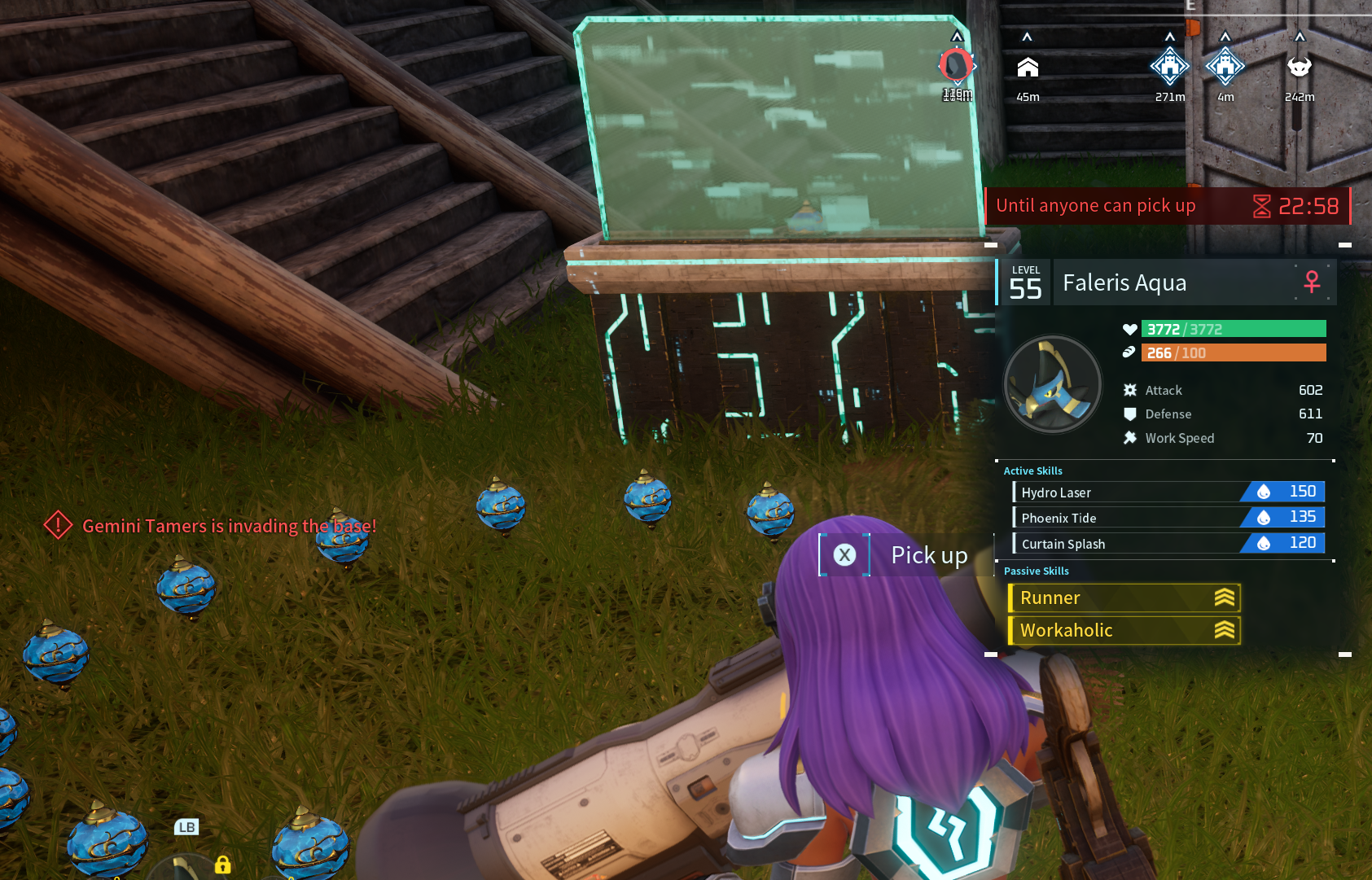Select the Hydro Laser active skill row
The height and width of the screenshot is (880, 1372).
point(1168,492)
